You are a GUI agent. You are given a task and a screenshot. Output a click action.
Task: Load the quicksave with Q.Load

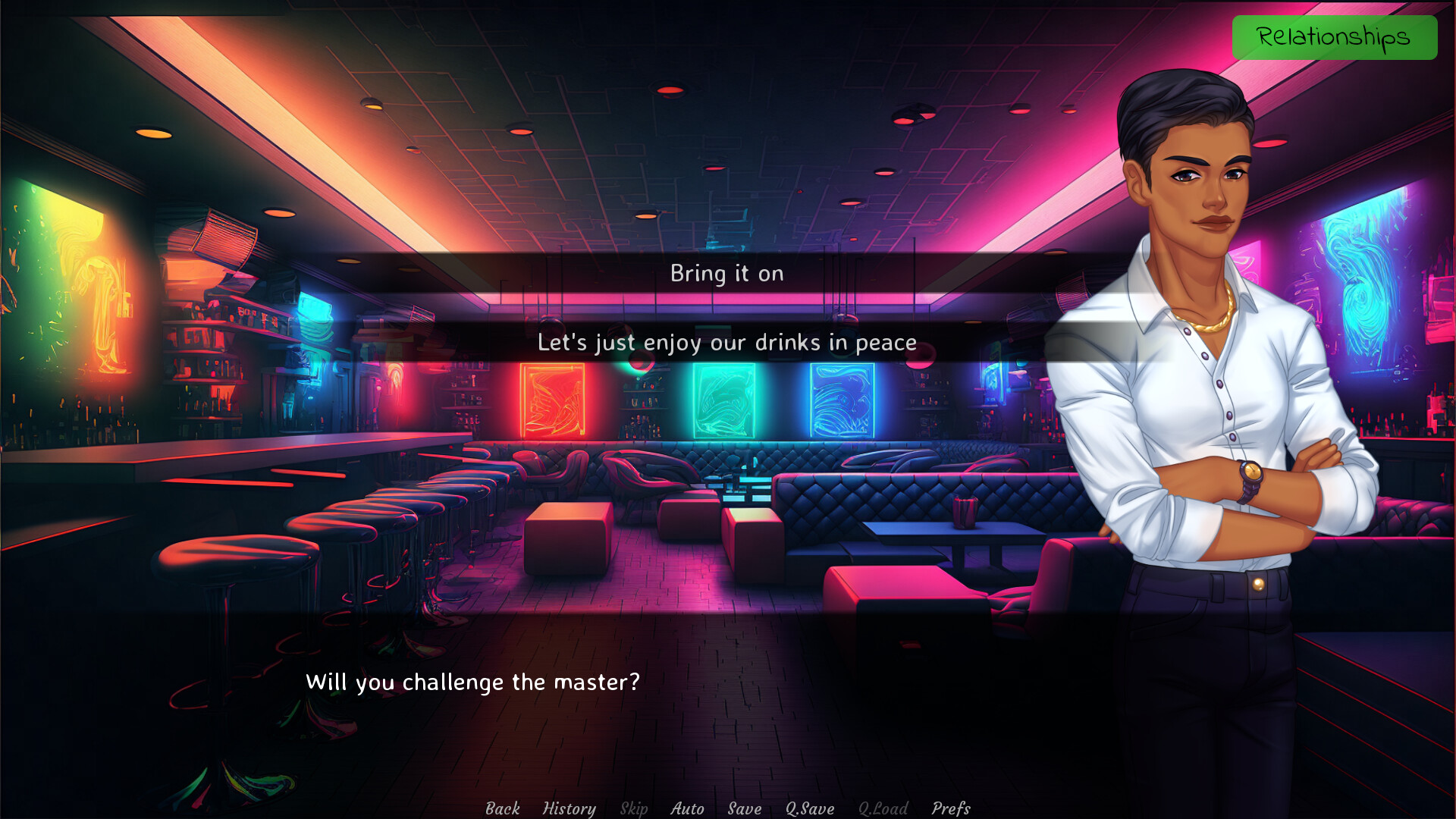pos(882,808)
